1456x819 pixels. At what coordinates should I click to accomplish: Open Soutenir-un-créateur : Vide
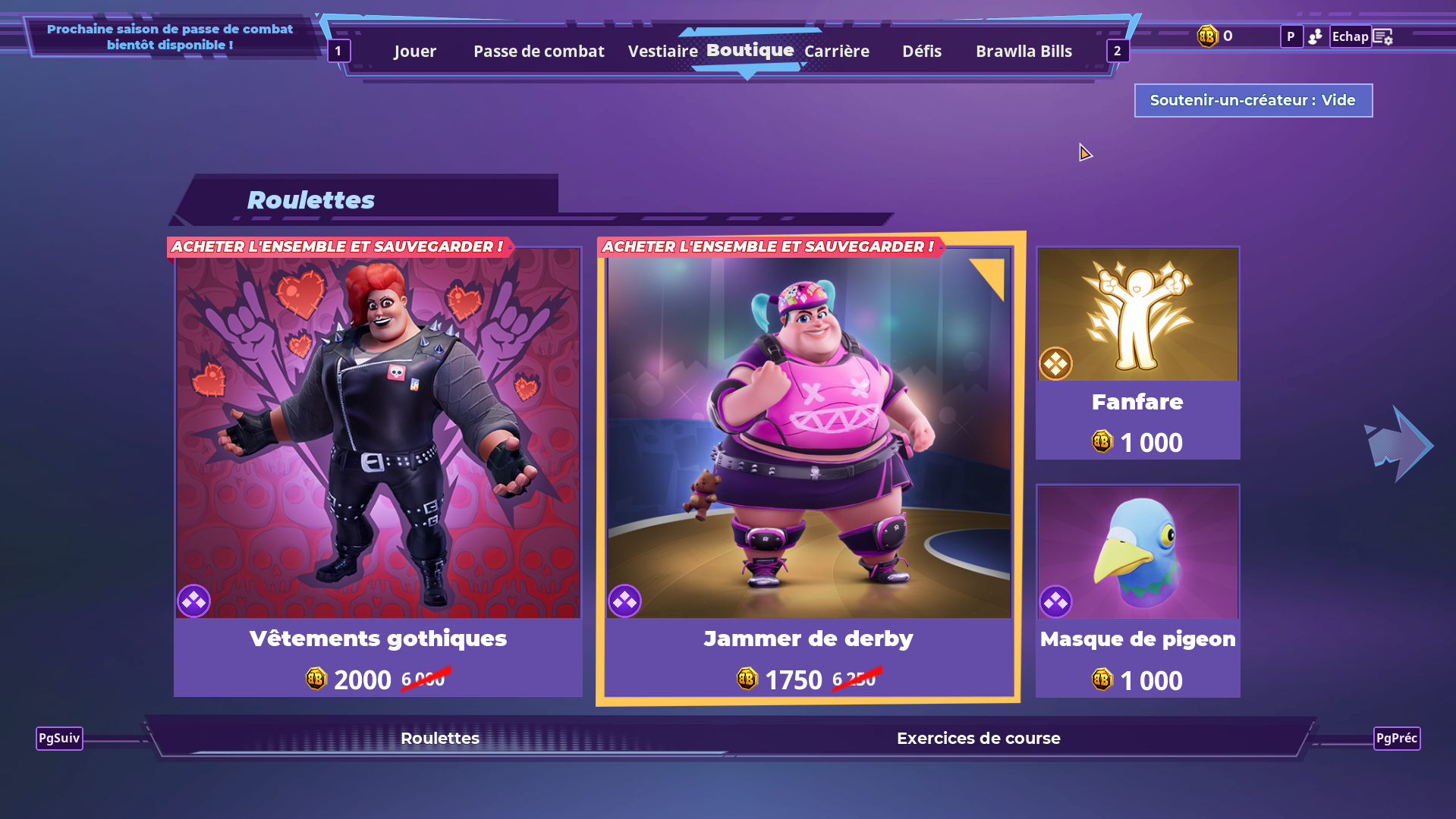pos(1253,100)
